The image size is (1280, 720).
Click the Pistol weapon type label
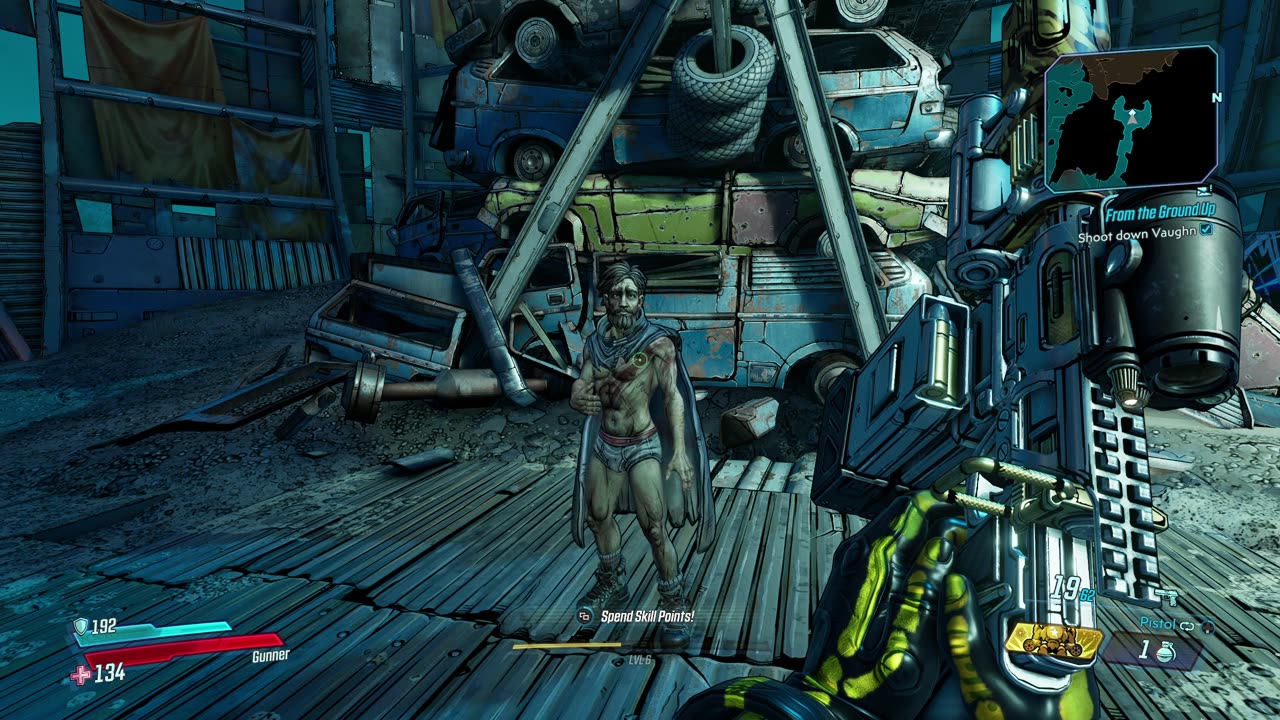pyautogui.click(x=1157, y=623)
